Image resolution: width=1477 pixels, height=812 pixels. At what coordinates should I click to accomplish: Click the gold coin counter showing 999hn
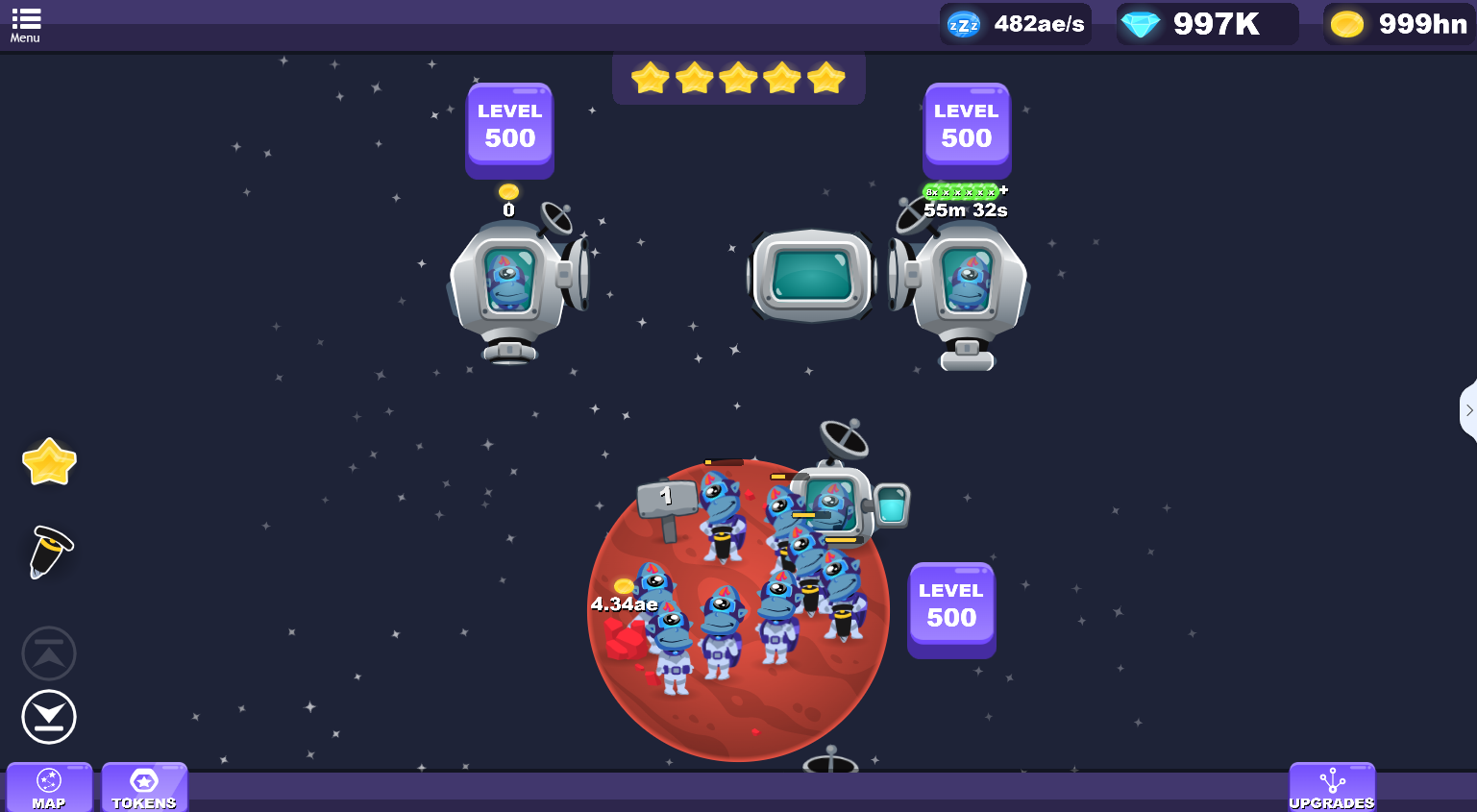1399,23
